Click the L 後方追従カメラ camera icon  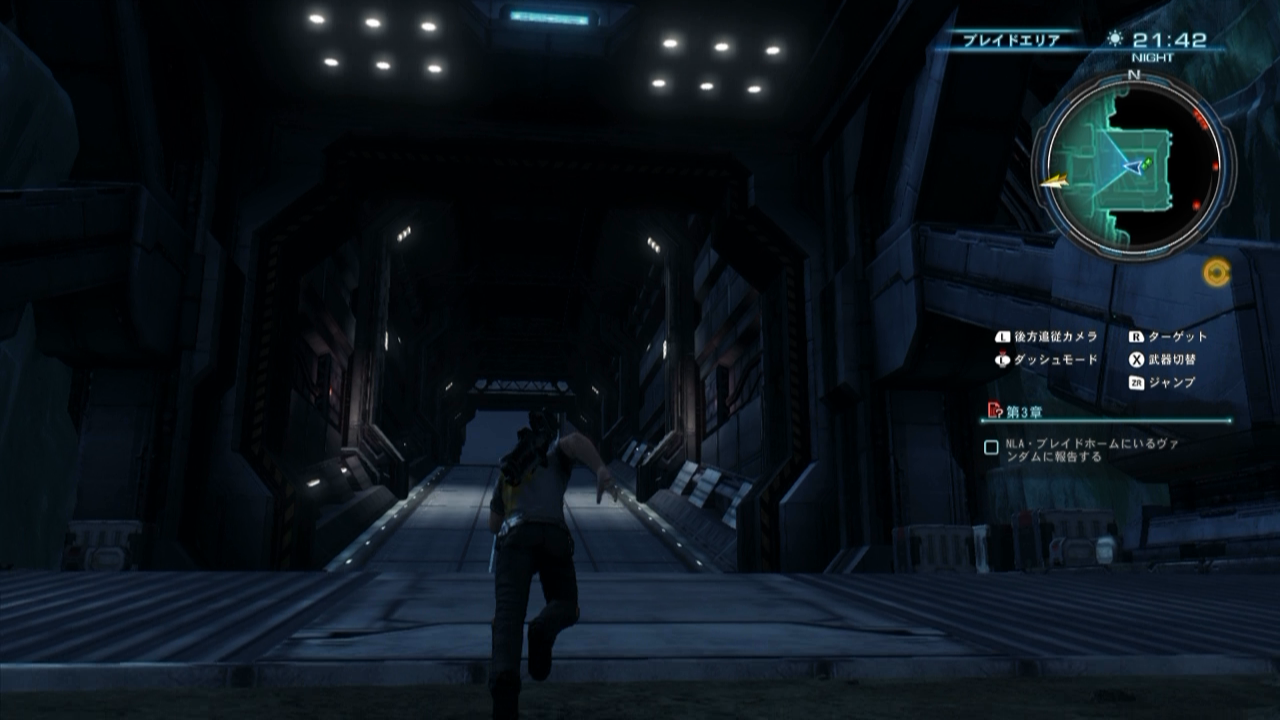(1003, 336)
